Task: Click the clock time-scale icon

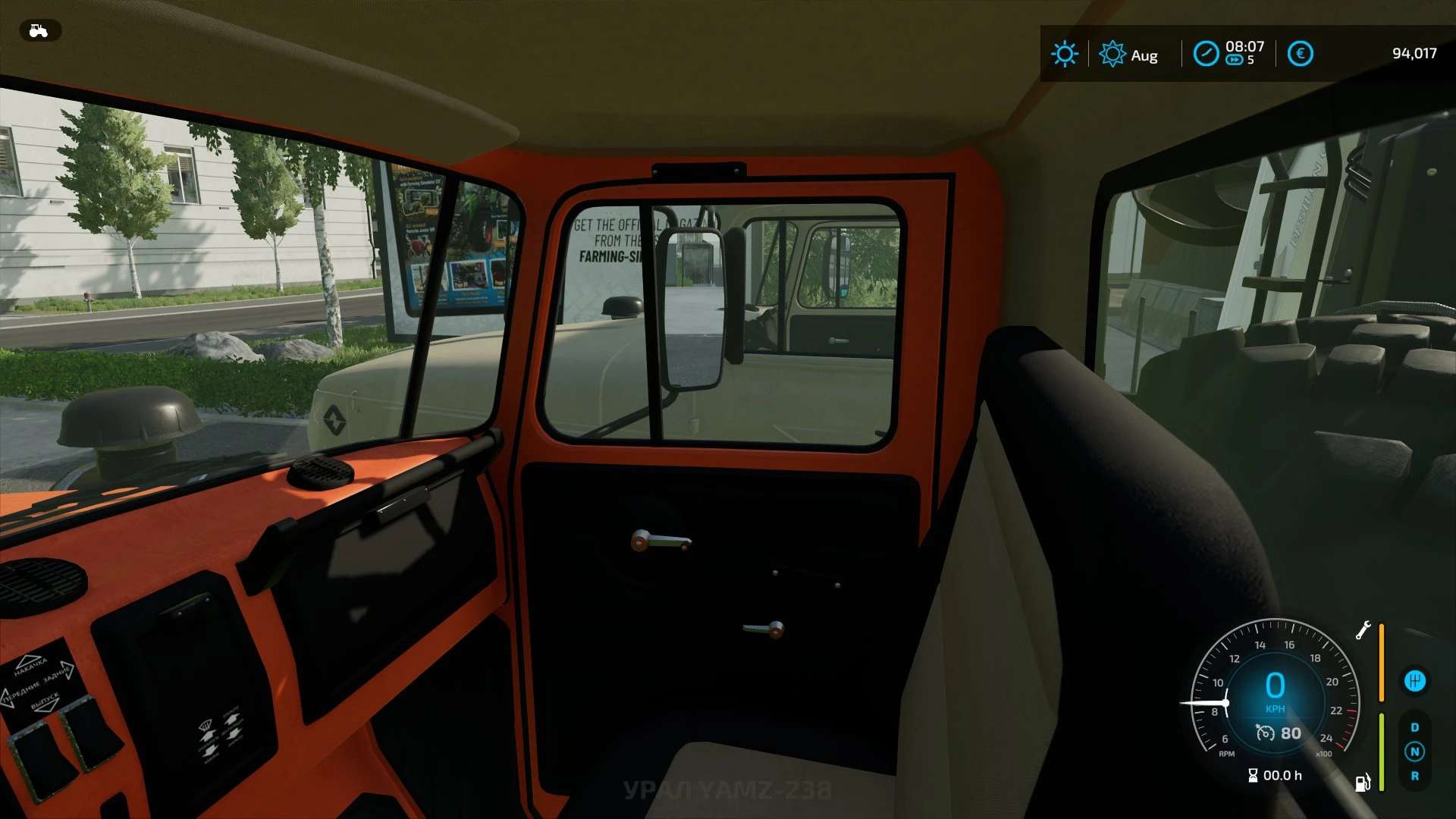Action: [1206, 54]
